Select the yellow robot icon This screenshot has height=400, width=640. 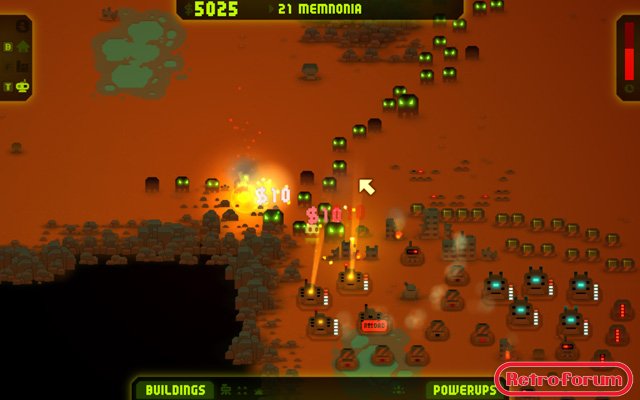tap(22, 87)
